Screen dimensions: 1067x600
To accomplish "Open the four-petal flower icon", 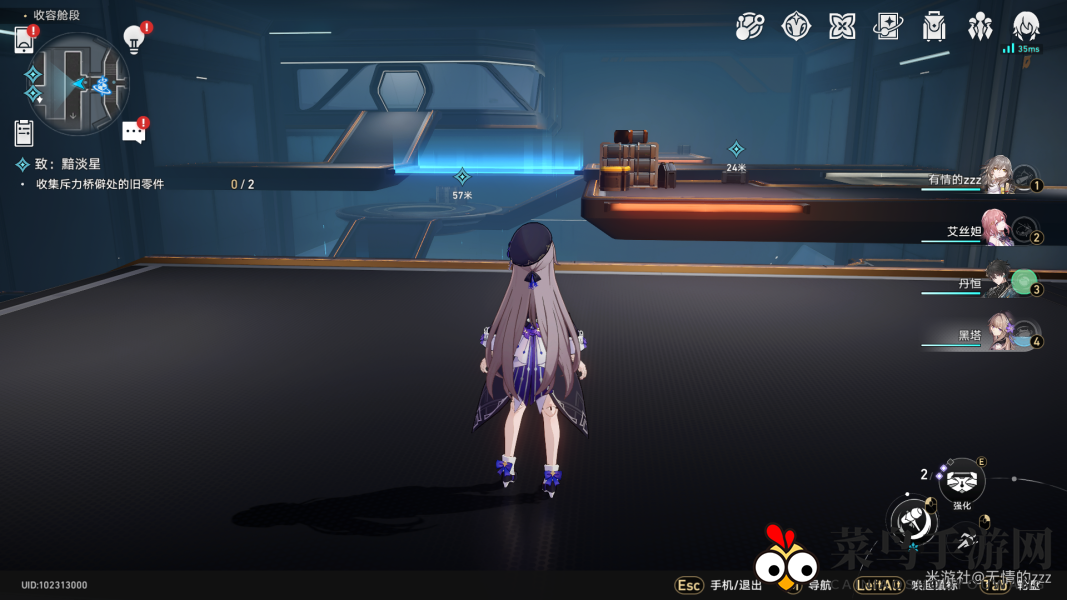I will 842,27.
